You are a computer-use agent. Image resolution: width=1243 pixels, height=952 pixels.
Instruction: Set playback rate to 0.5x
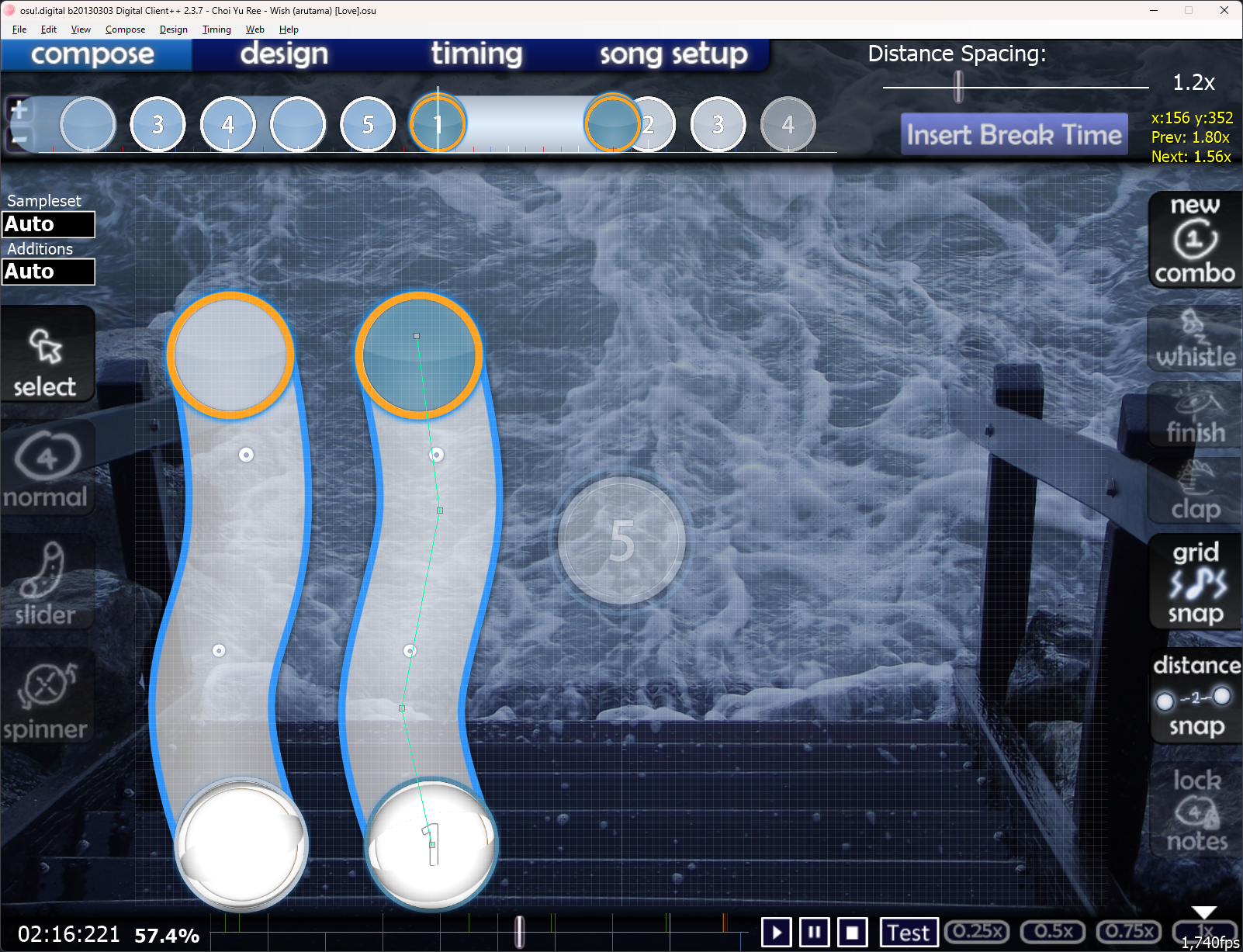pos(1053,931)
